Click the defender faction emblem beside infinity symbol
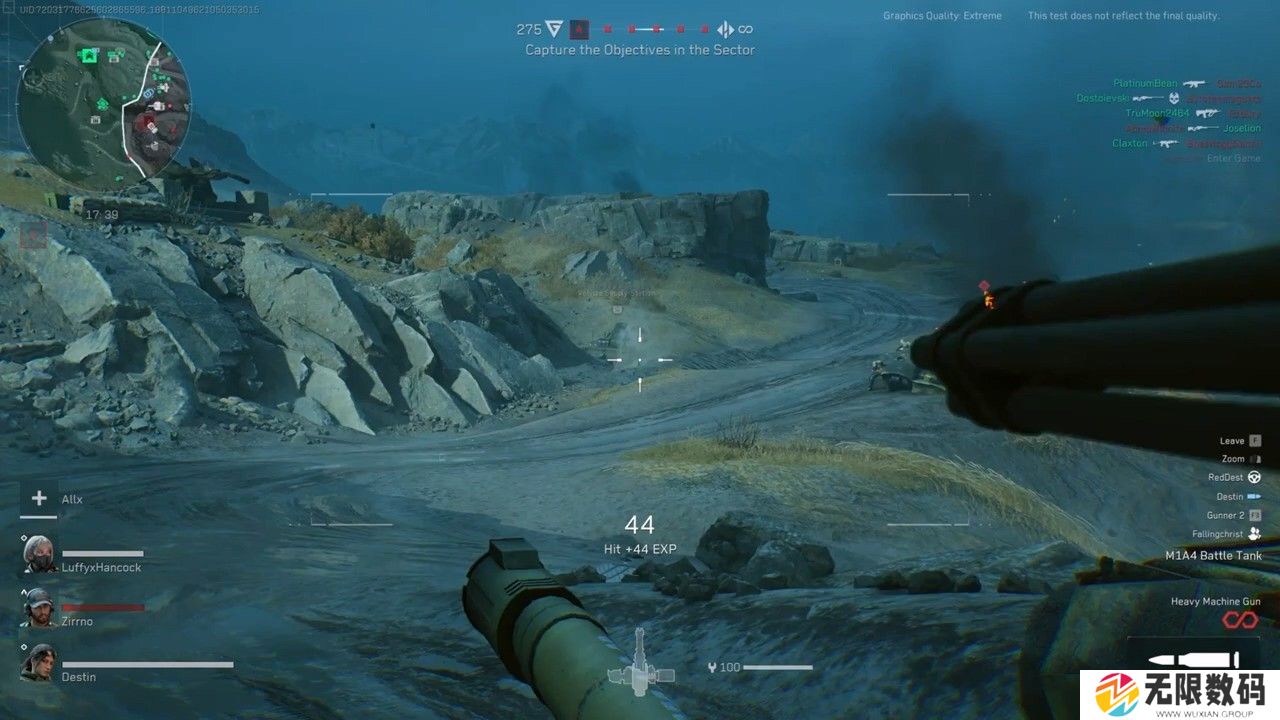The image size is (1280, 720). (726, 29)
